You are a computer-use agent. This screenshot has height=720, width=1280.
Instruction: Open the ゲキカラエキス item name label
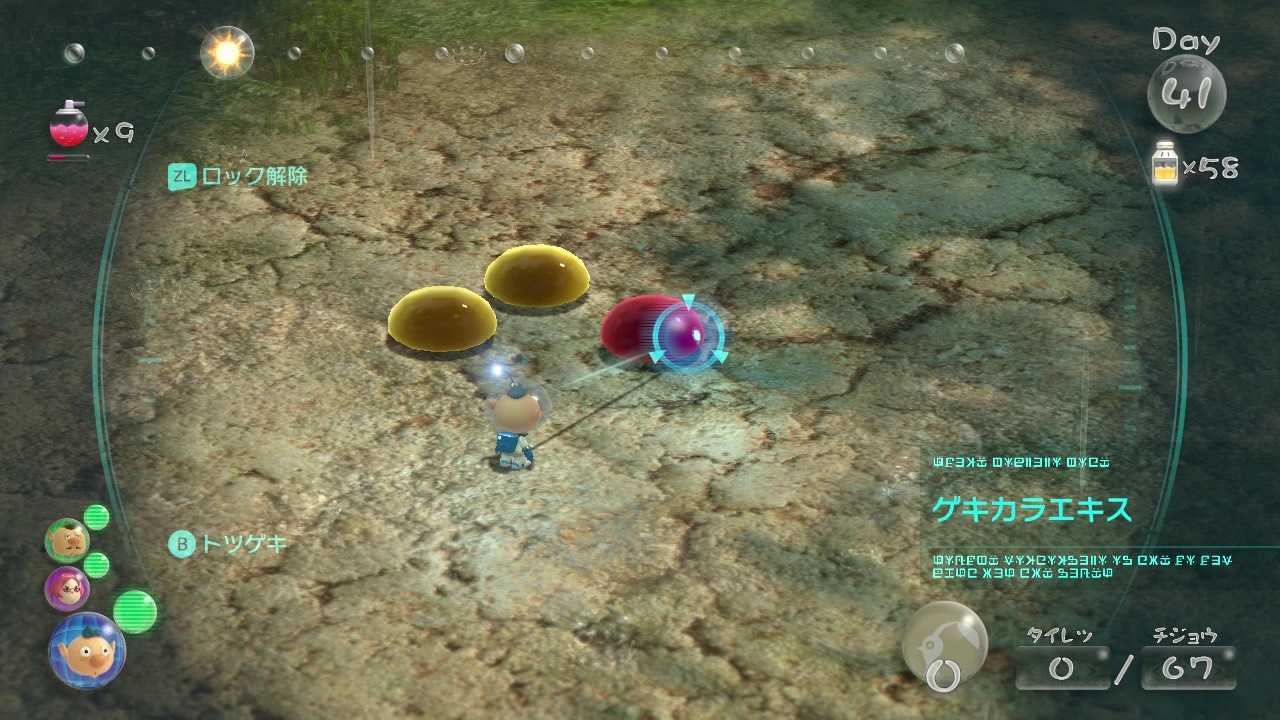tap(1035, 510)
